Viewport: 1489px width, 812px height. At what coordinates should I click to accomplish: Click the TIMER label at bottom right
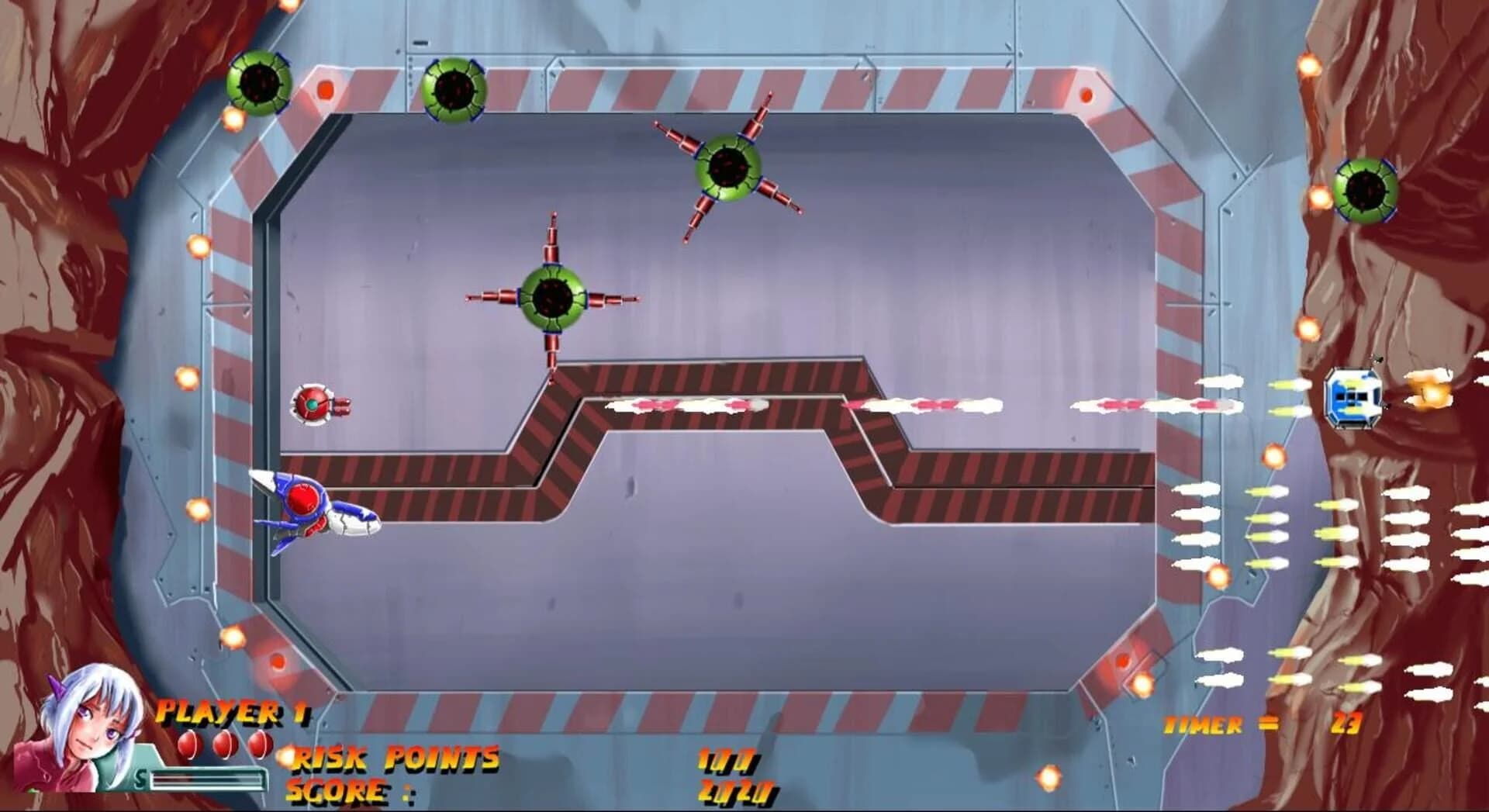tap(1202, 725)
